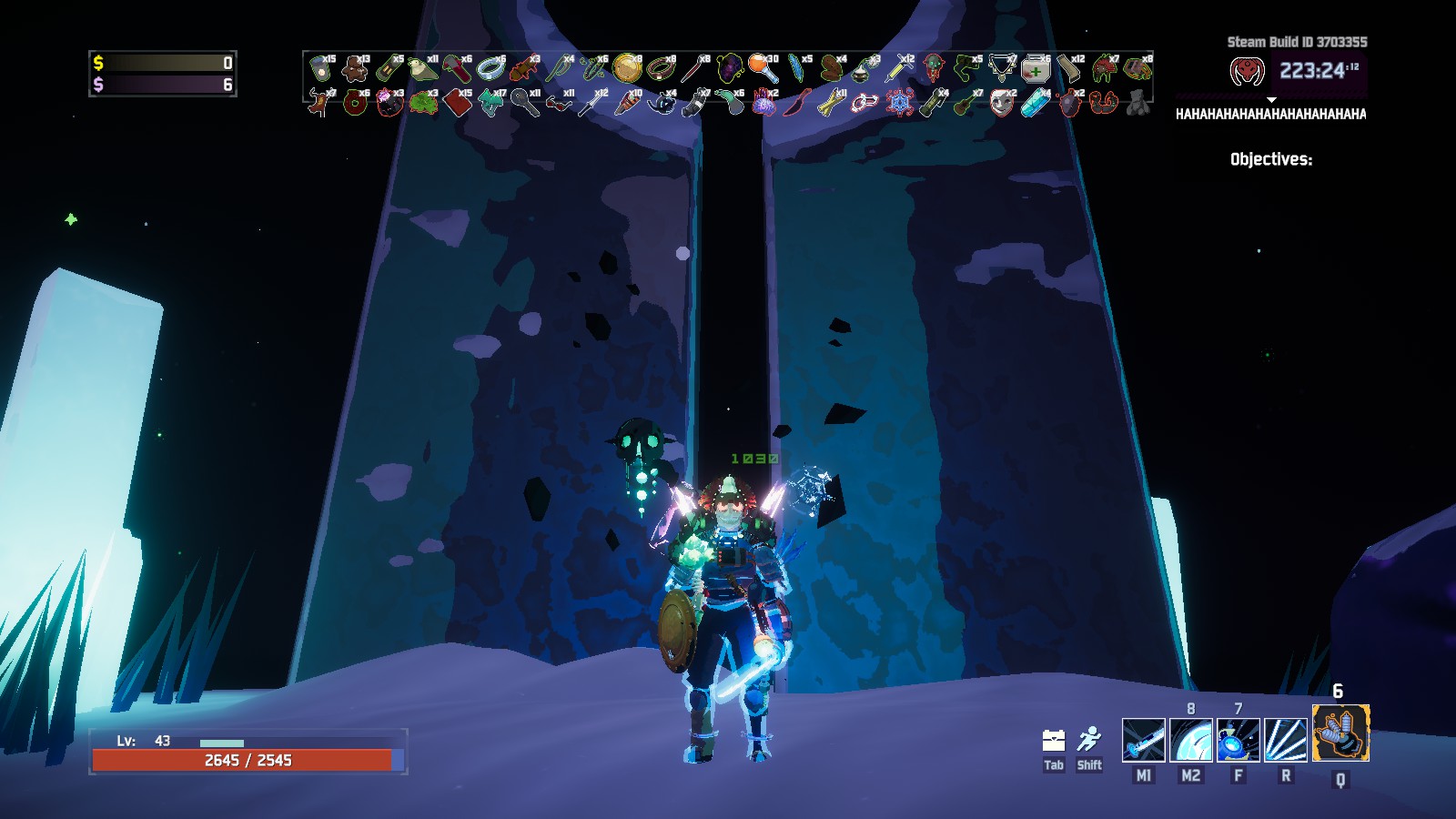Click the M2 Whirlwind skill icon
The width and height of the screenshot is (1456, 819).
pos(1192,738)
